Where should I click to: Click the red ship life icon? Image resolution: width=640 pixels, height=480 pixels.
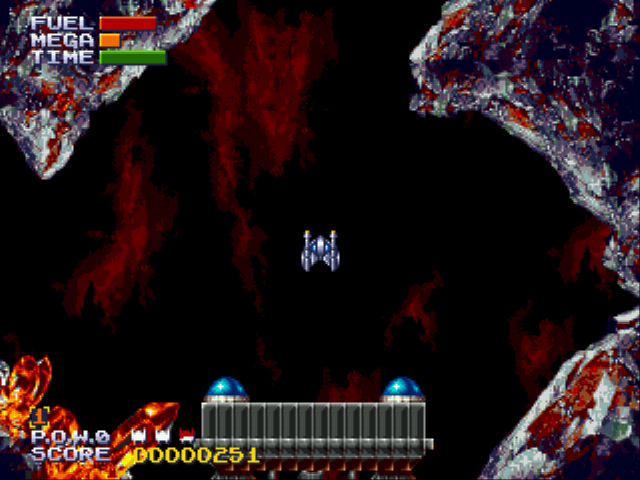point(186,436)
